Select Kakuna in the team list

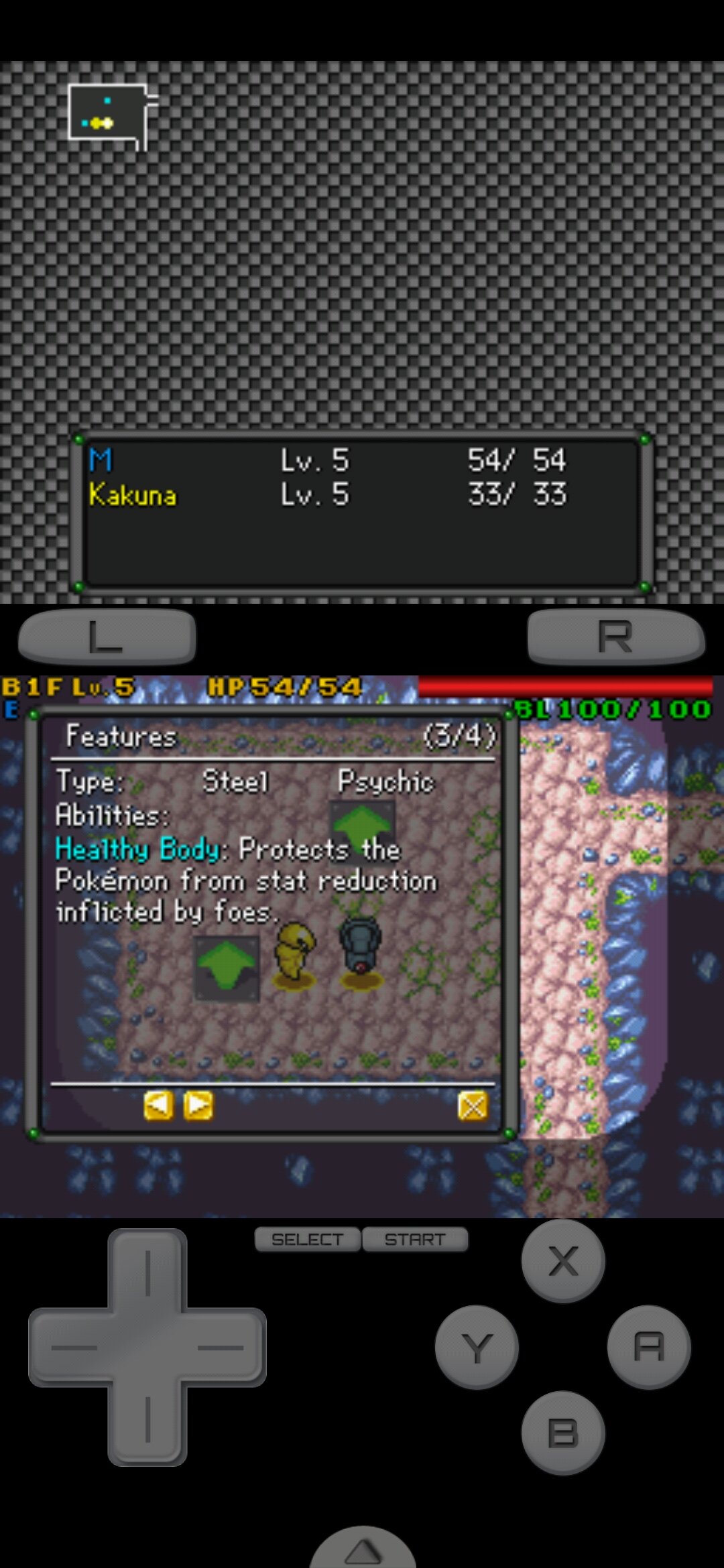click(x=133, y=495)
